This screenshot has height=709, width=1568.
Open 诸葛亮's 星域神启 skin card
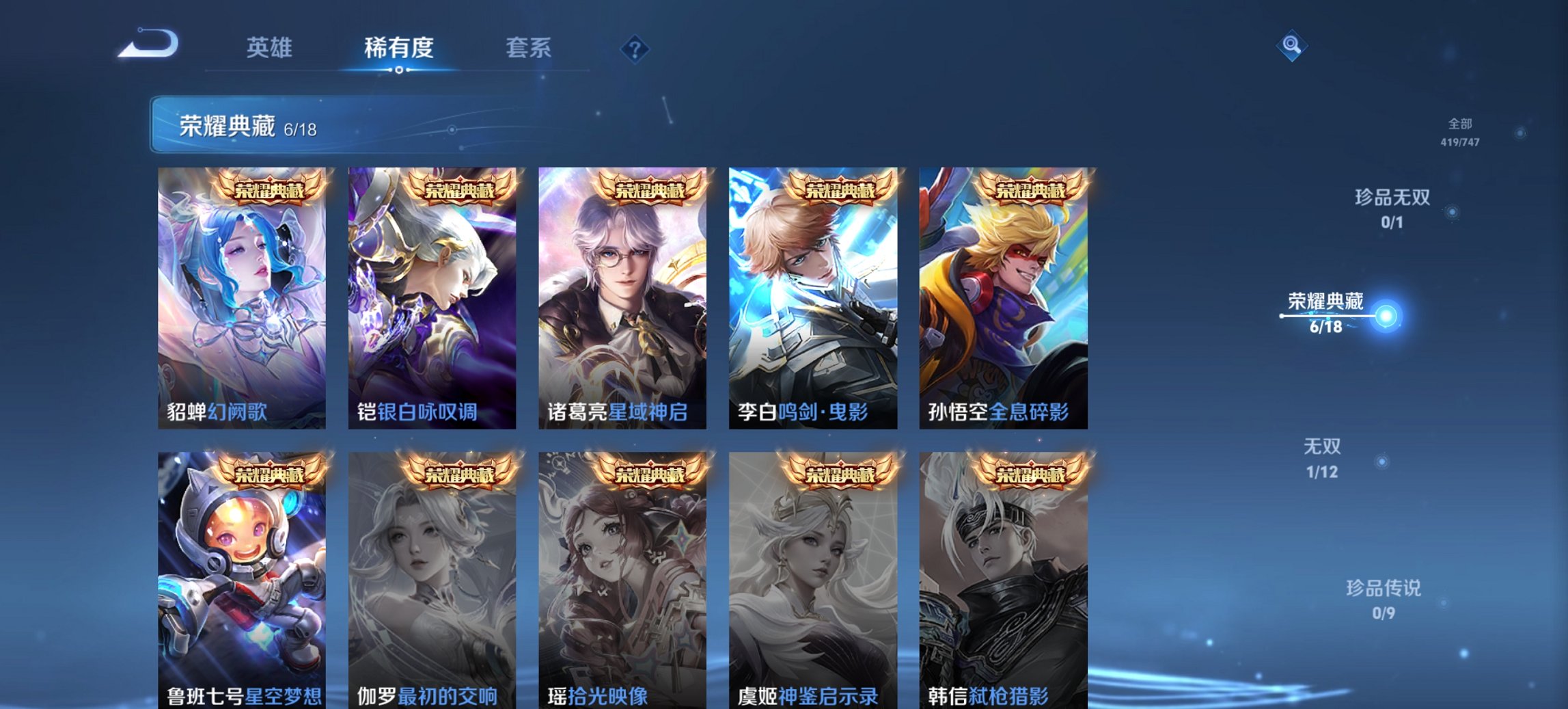click(624, 294)
